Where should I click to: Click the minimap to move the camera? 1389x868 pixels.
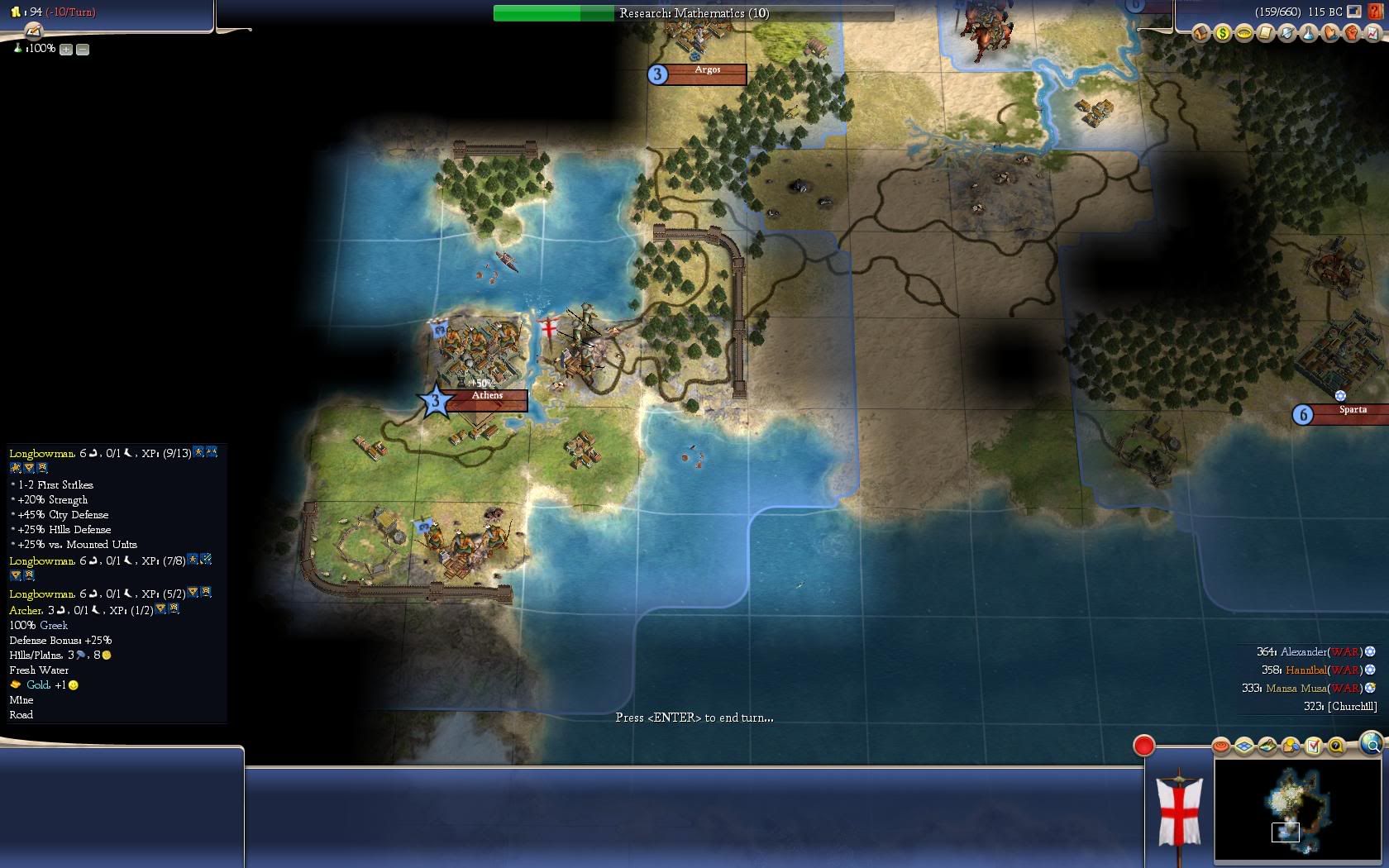click(1296, 810)
